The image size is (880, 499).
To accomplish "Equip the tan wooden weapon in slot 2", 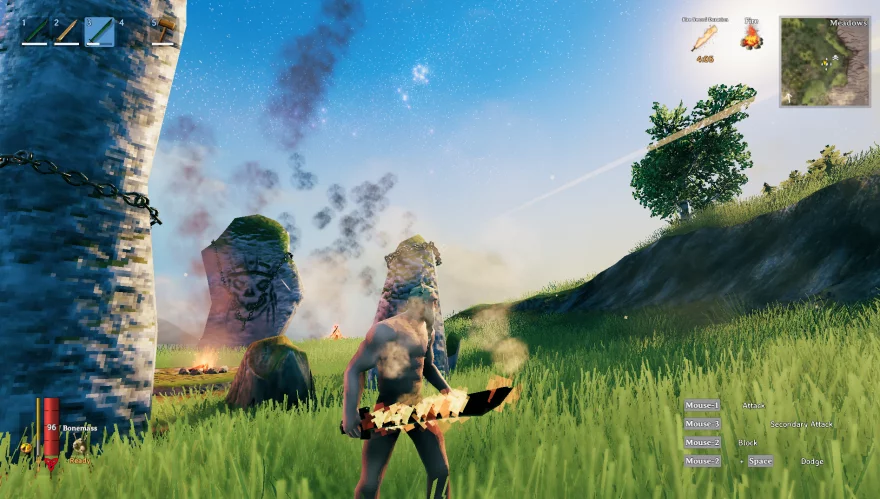I will 66,31.
